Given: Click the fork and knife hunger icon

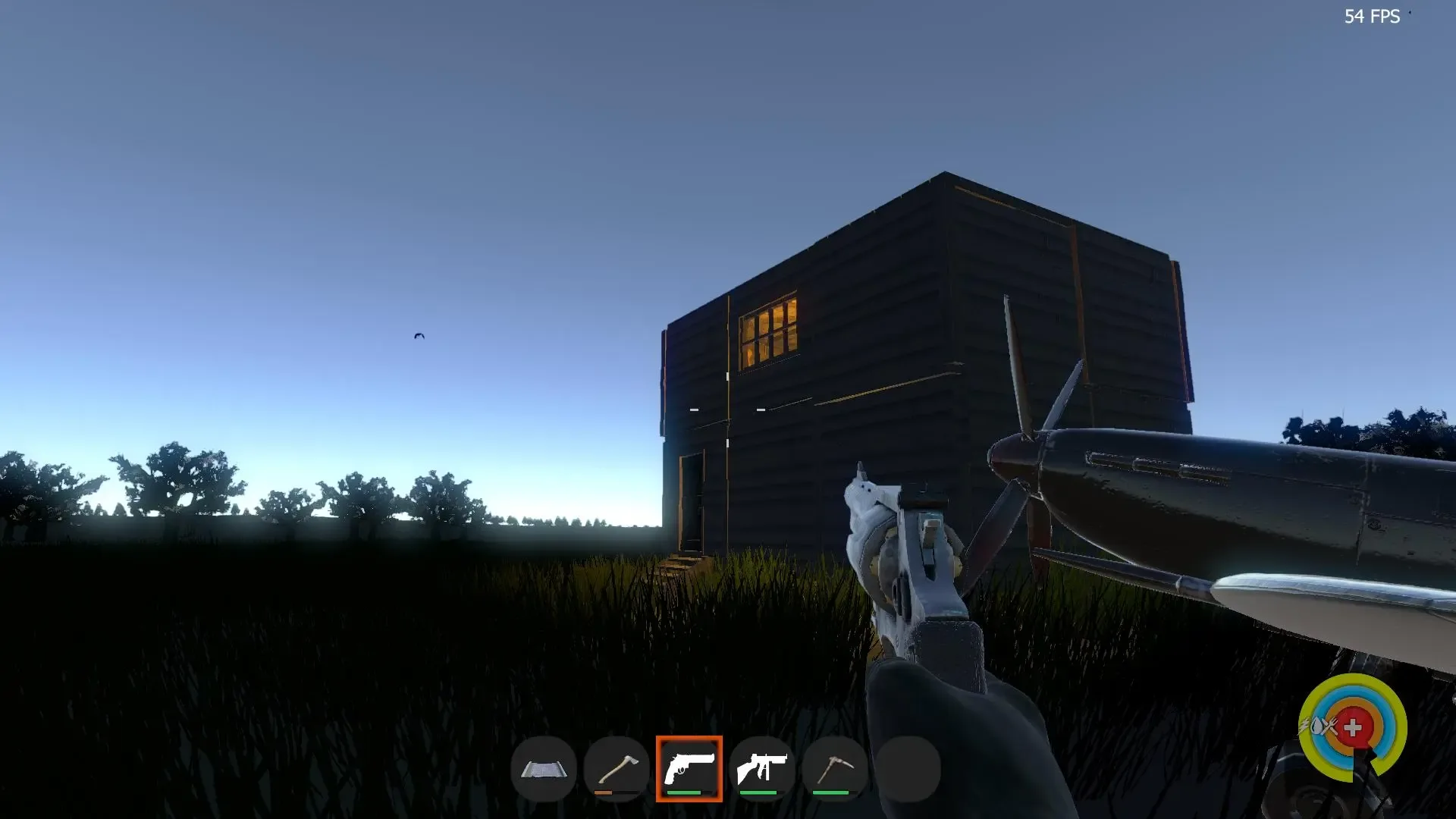Looking at the screenshot, I should [1330, 726].
